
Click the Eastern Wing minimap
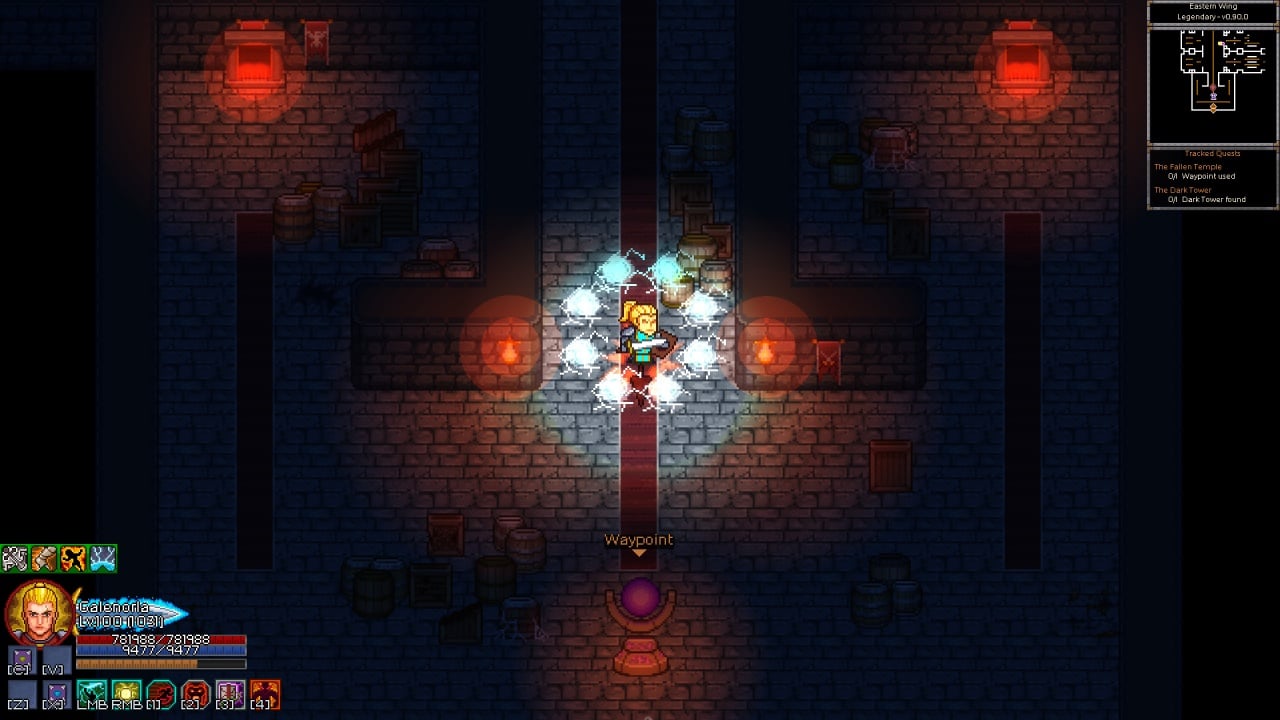[1212, 85]
